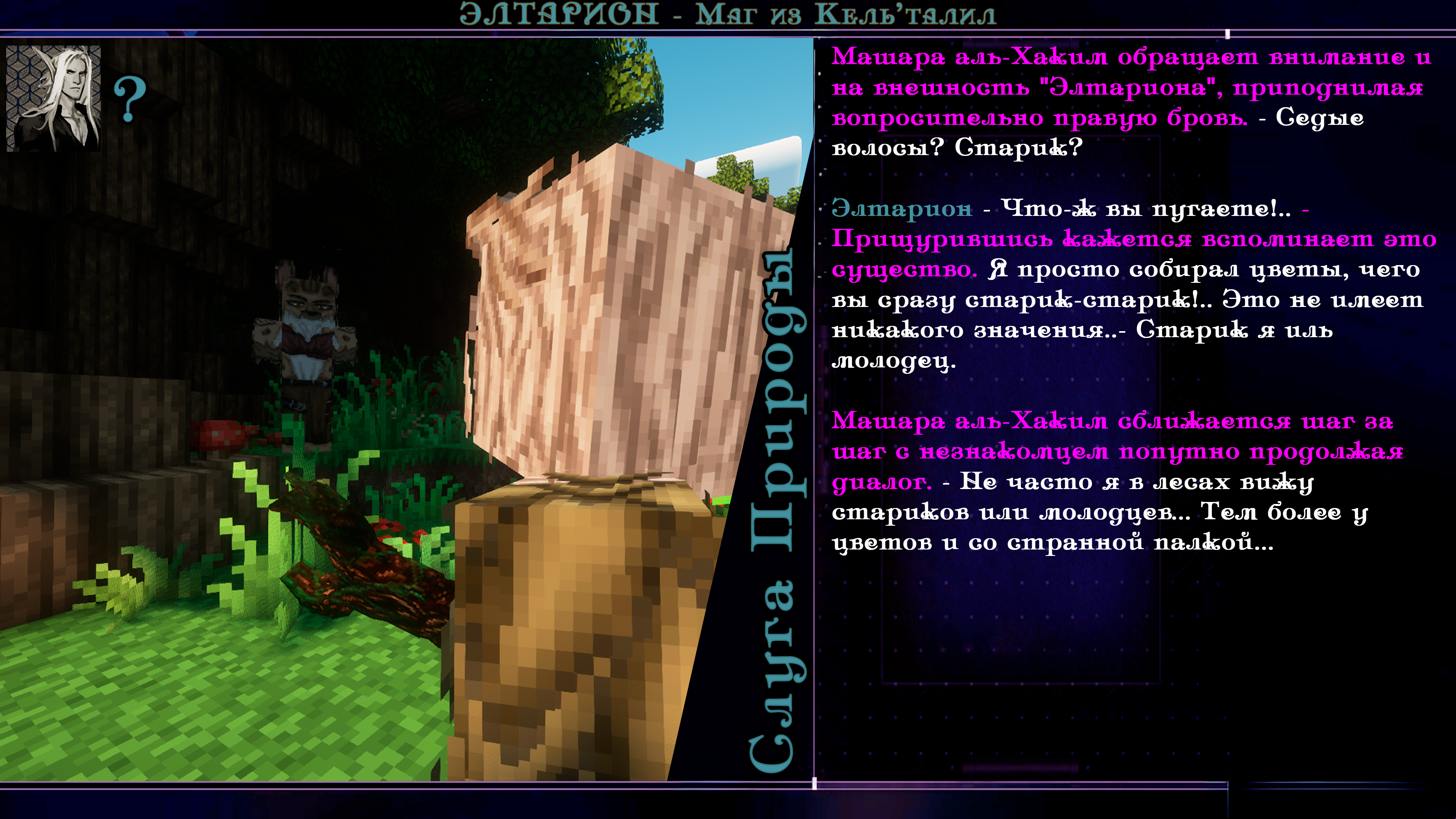Click the white-haired elf character portrait
The height and width of the screenshot is (819, 1456).
point(54,98)
